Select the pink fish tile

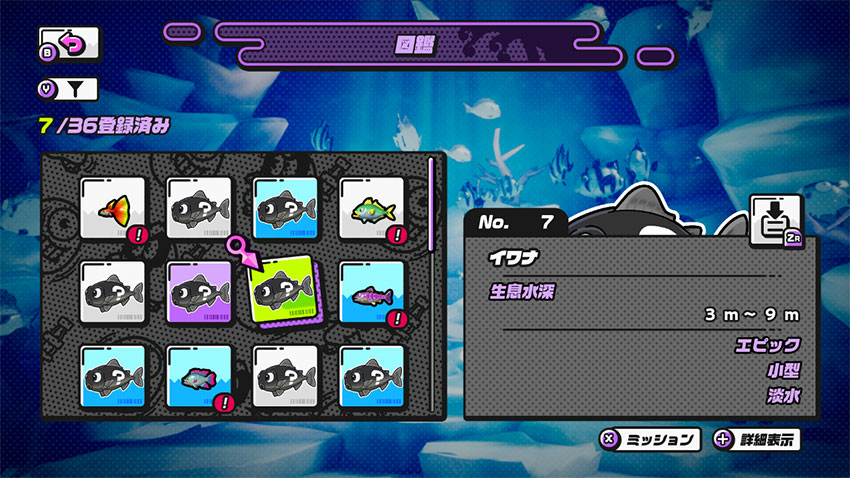372,293
